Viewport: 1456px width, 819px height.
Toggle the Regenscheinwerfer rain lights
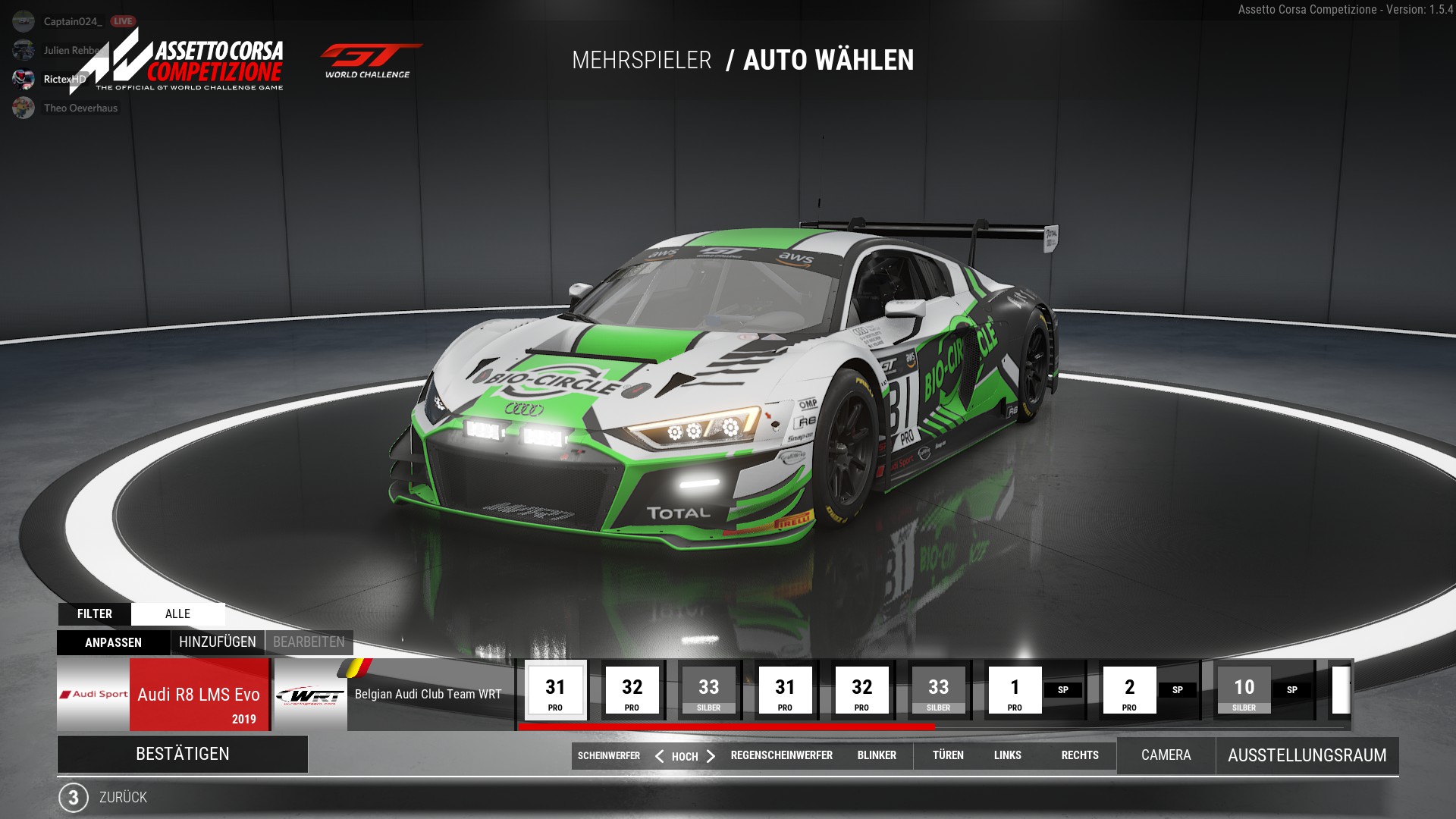click(781, 755)
